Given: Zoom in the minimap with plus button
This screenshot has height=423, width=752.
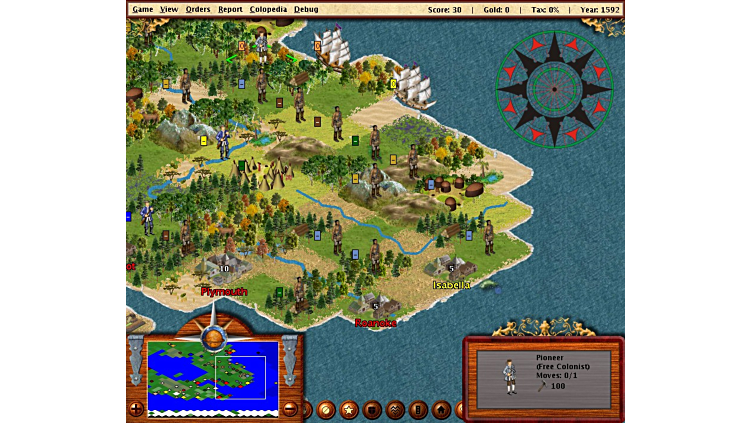Looking at the screenshot, I should coord(136,408).
